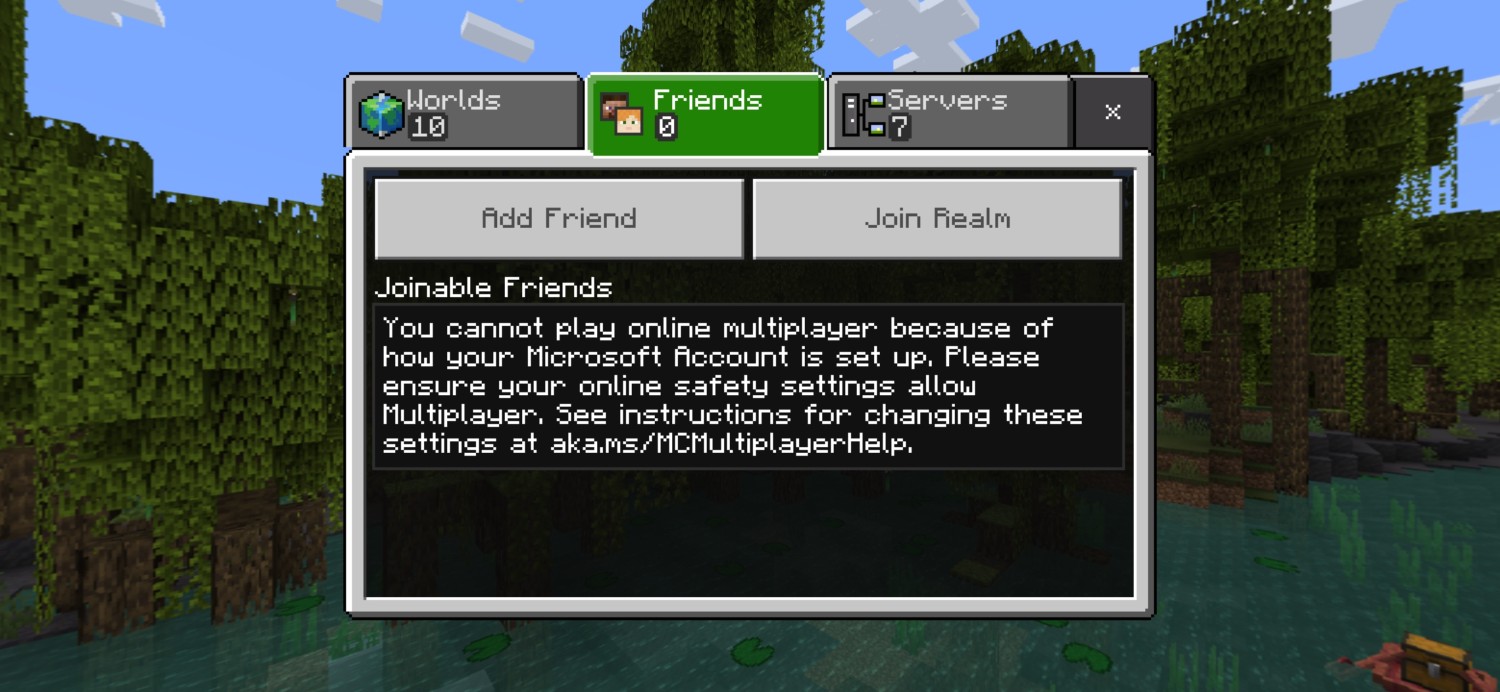Click the Add Friend button

click(x=559, y=218)
